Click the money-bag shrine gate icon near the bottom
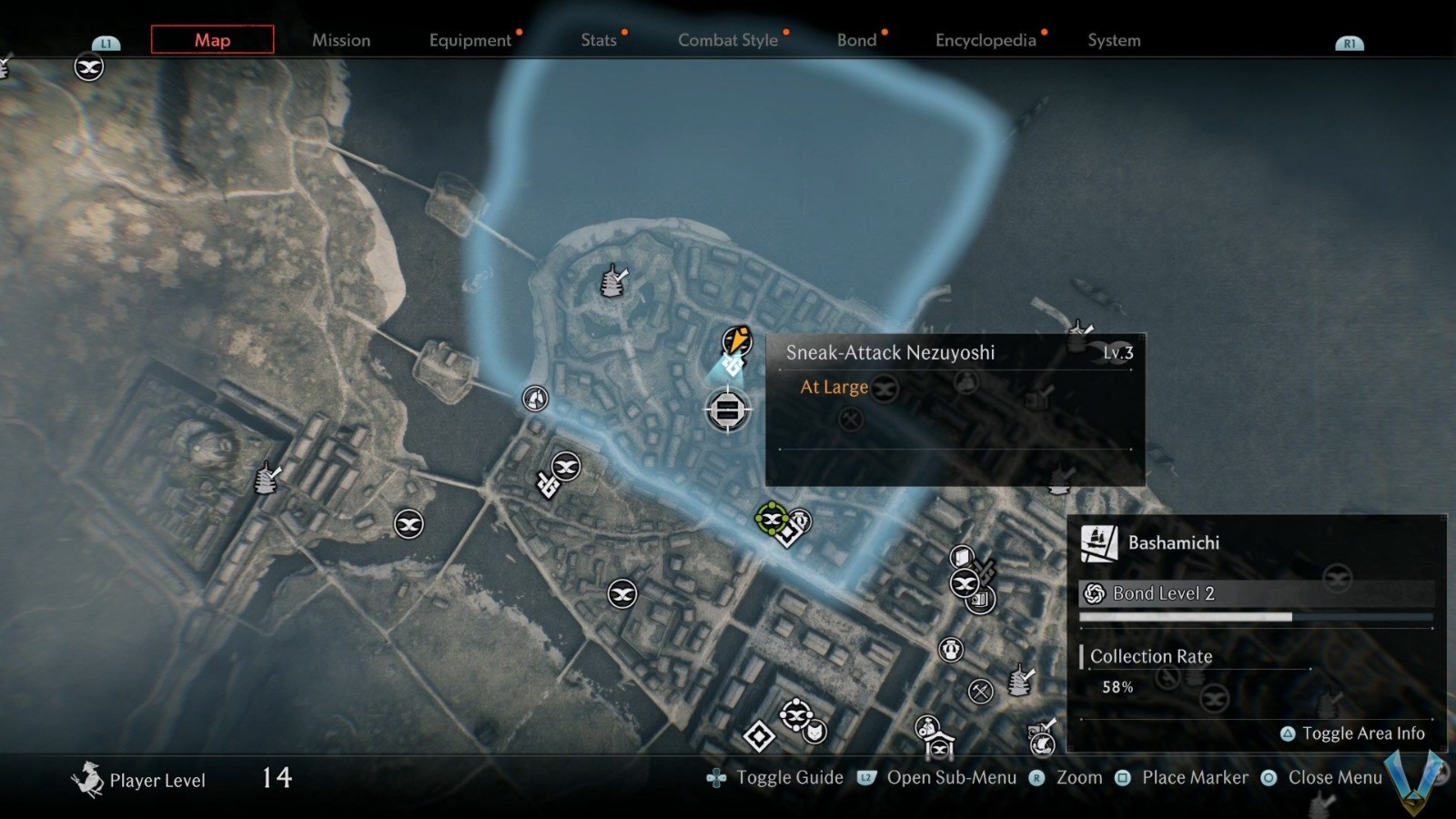The image size is (1456, 819). coord(935,733)
